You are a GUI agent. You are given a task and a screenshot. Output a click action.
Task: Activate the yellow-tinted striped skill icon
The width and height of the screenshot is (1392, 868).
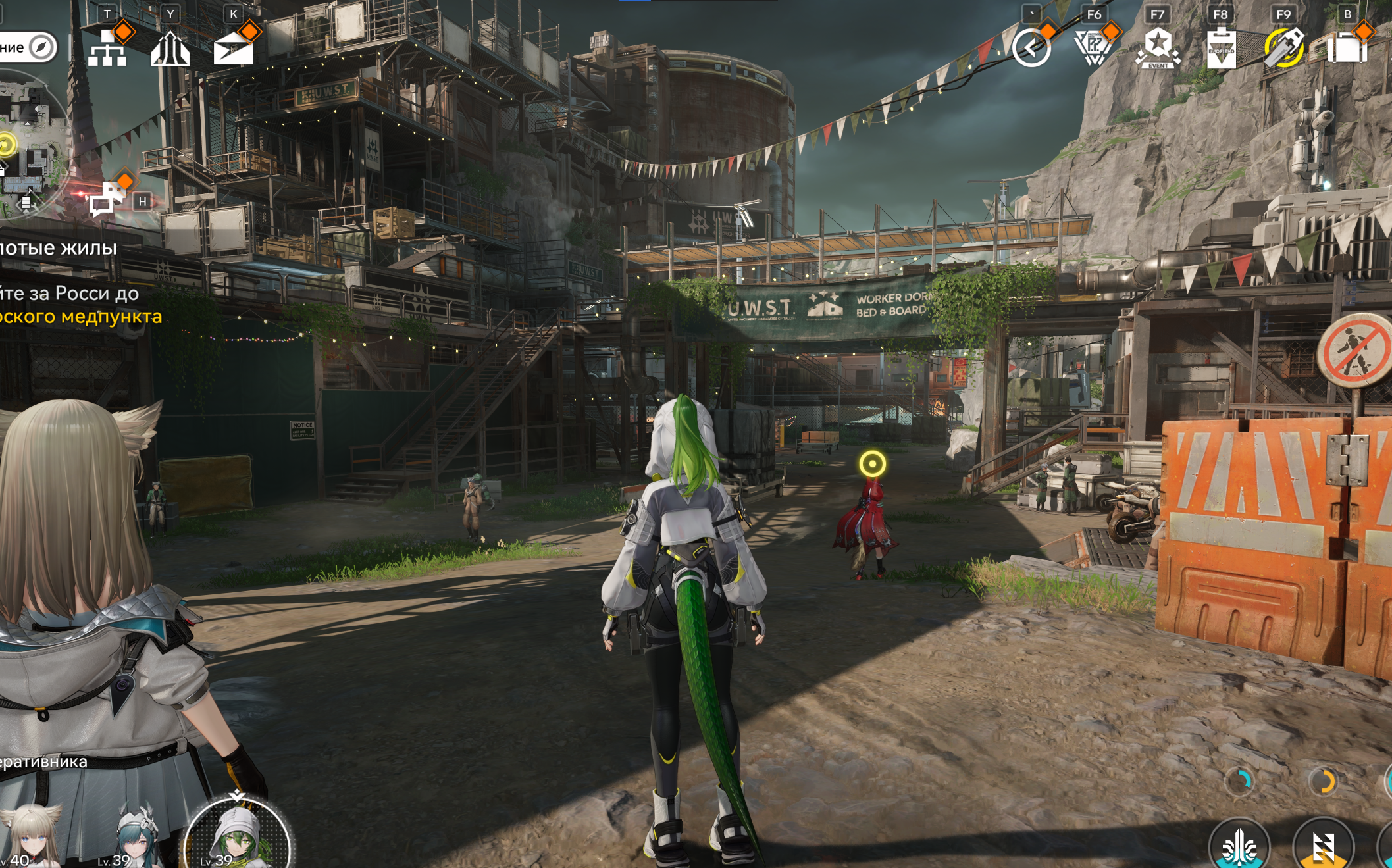(1323, 845)
